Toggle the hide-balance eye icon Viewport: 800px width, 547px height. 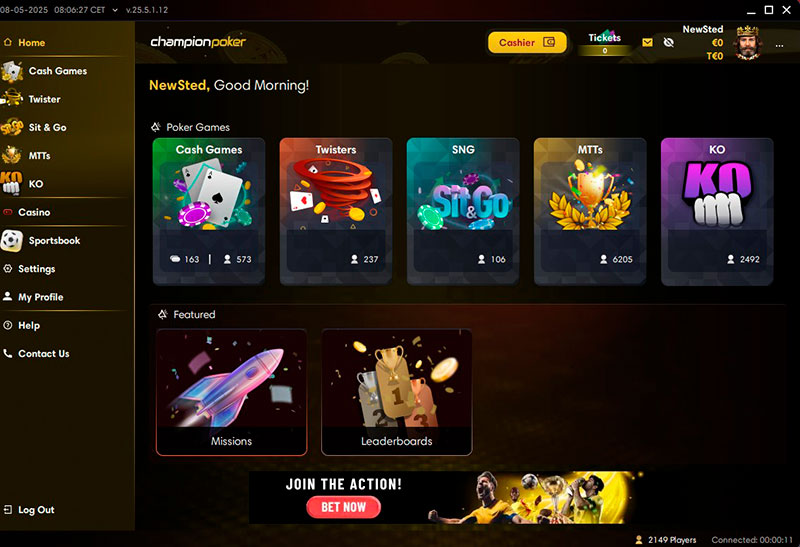click(x=668, y=43)
